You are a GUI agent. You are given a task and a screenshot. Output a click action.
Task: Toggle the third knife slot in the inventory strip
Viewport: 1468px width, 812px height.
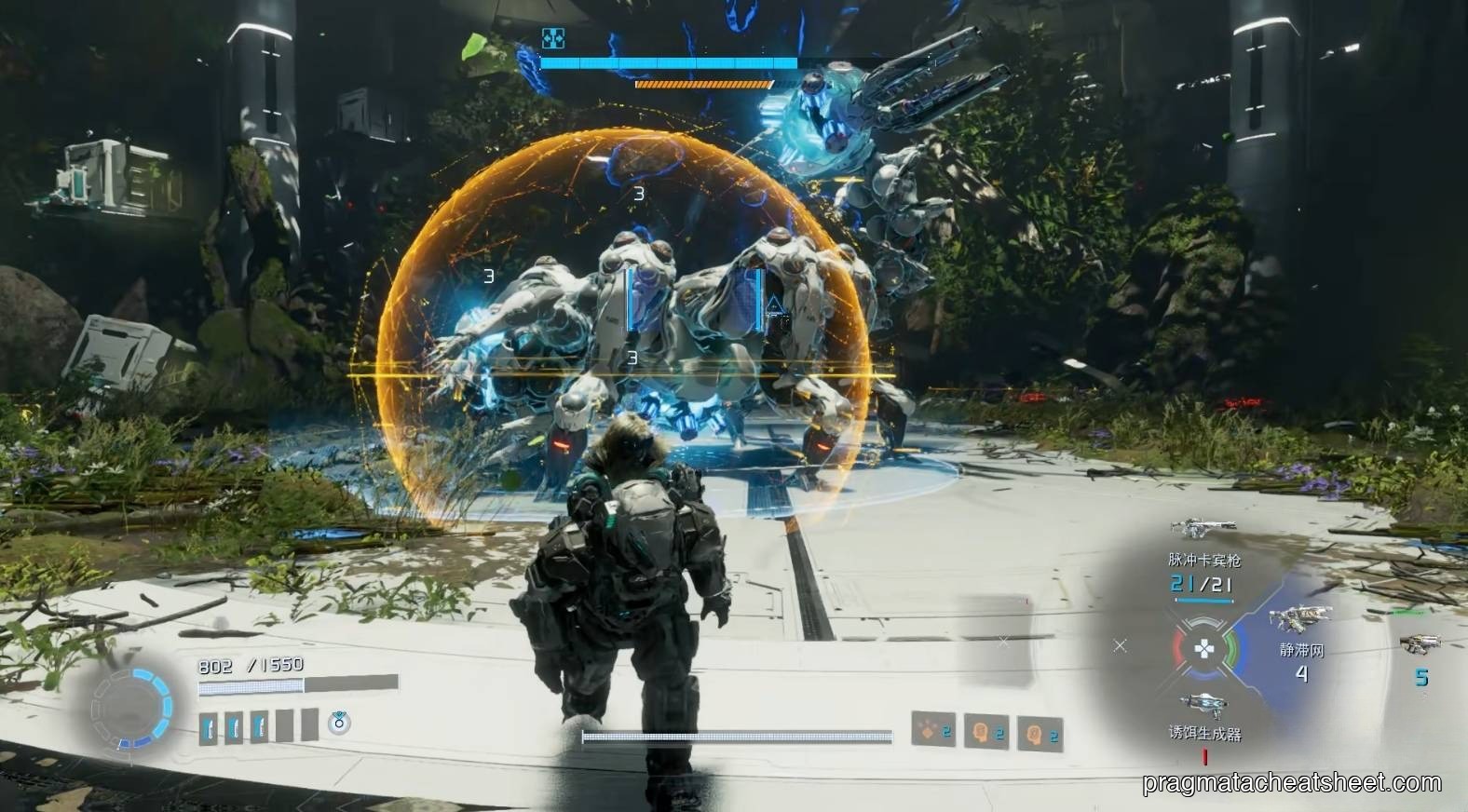coord(258,724)
